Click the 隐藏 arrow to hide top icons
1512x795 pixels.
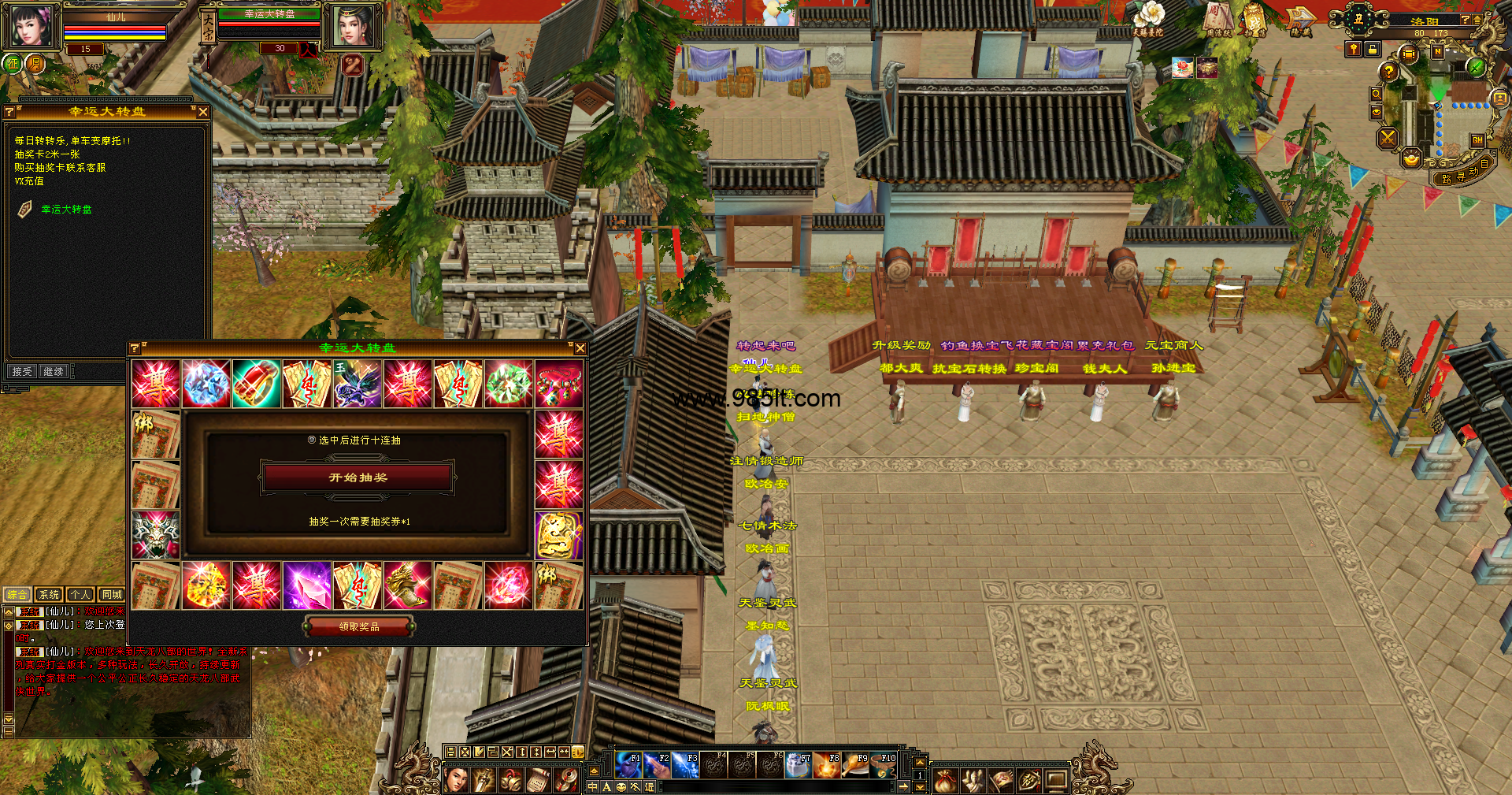click(x=1300, y=19)
